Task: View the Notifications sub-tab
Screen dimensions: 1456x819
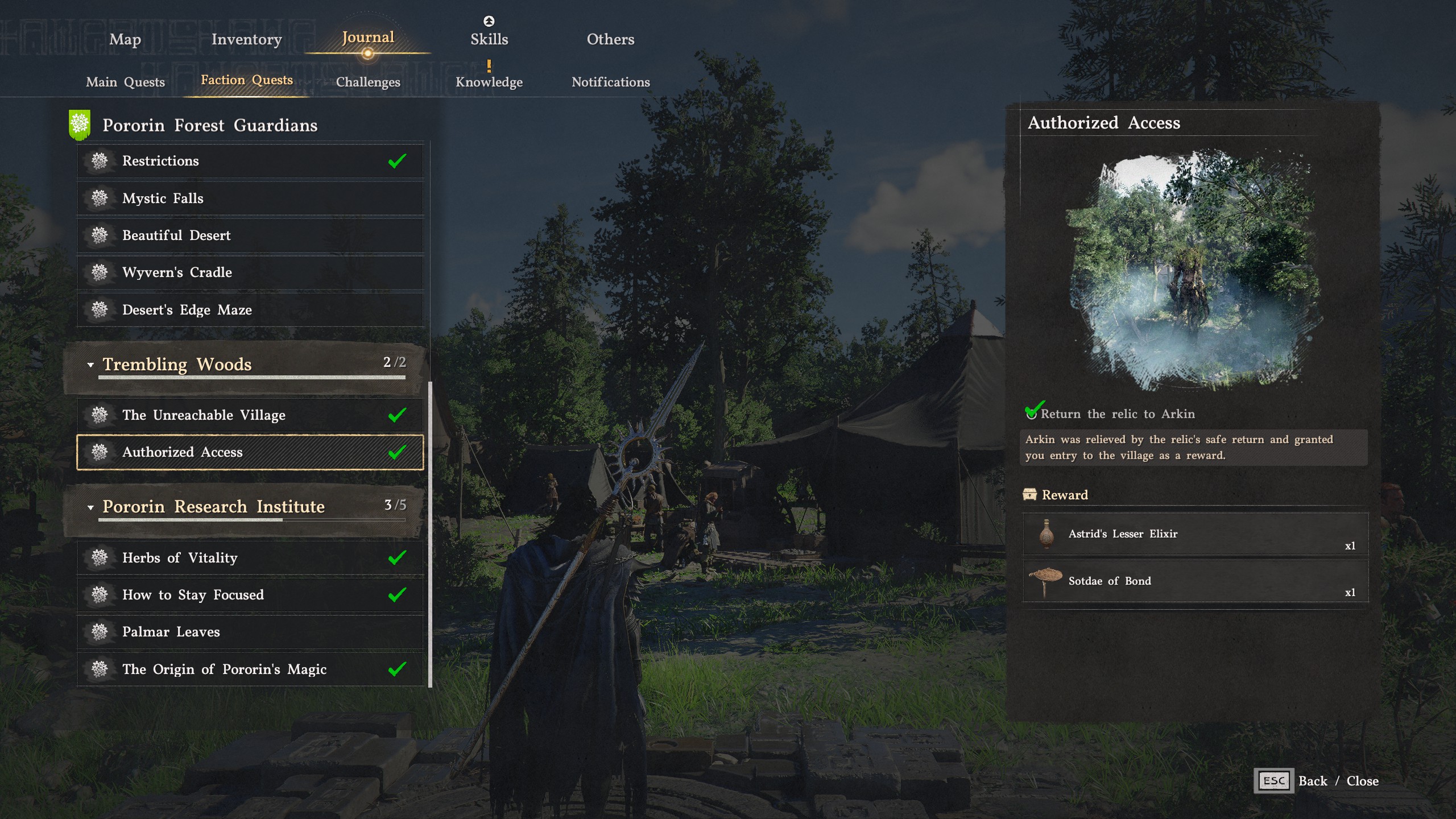Action: 610,82
